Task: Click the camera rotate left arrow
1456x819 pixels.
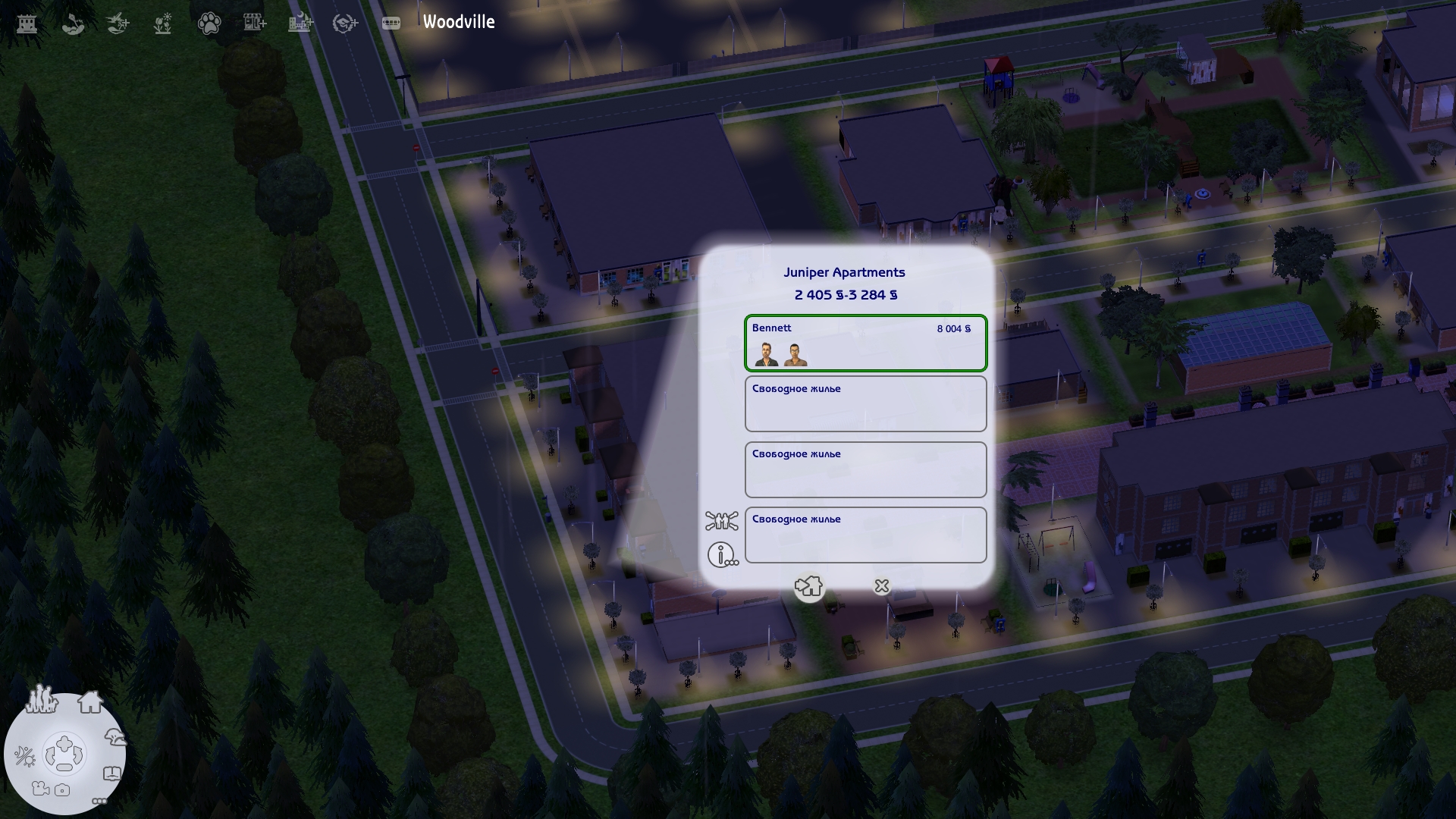Action: 52,755
